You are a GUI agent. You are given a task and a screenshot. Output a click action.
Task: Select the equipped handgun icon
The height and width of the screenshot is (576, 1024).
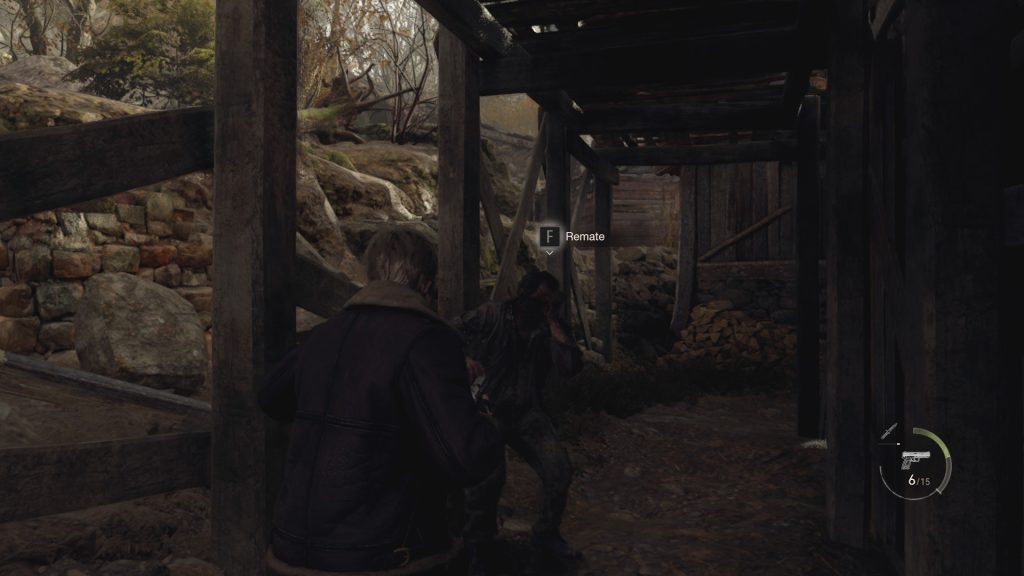914,459
